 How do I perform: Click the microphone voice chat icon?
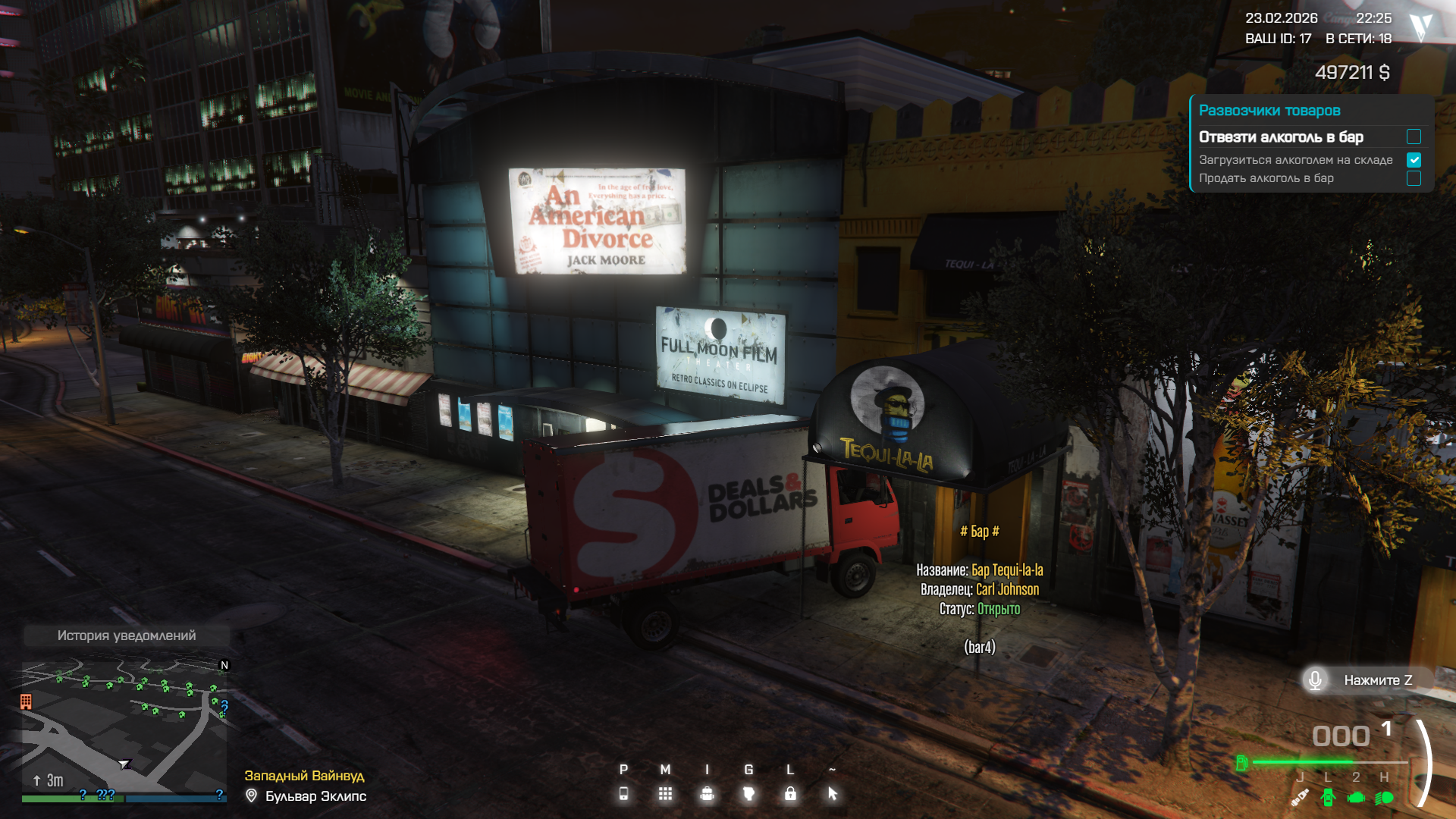tap(1316, 679)
